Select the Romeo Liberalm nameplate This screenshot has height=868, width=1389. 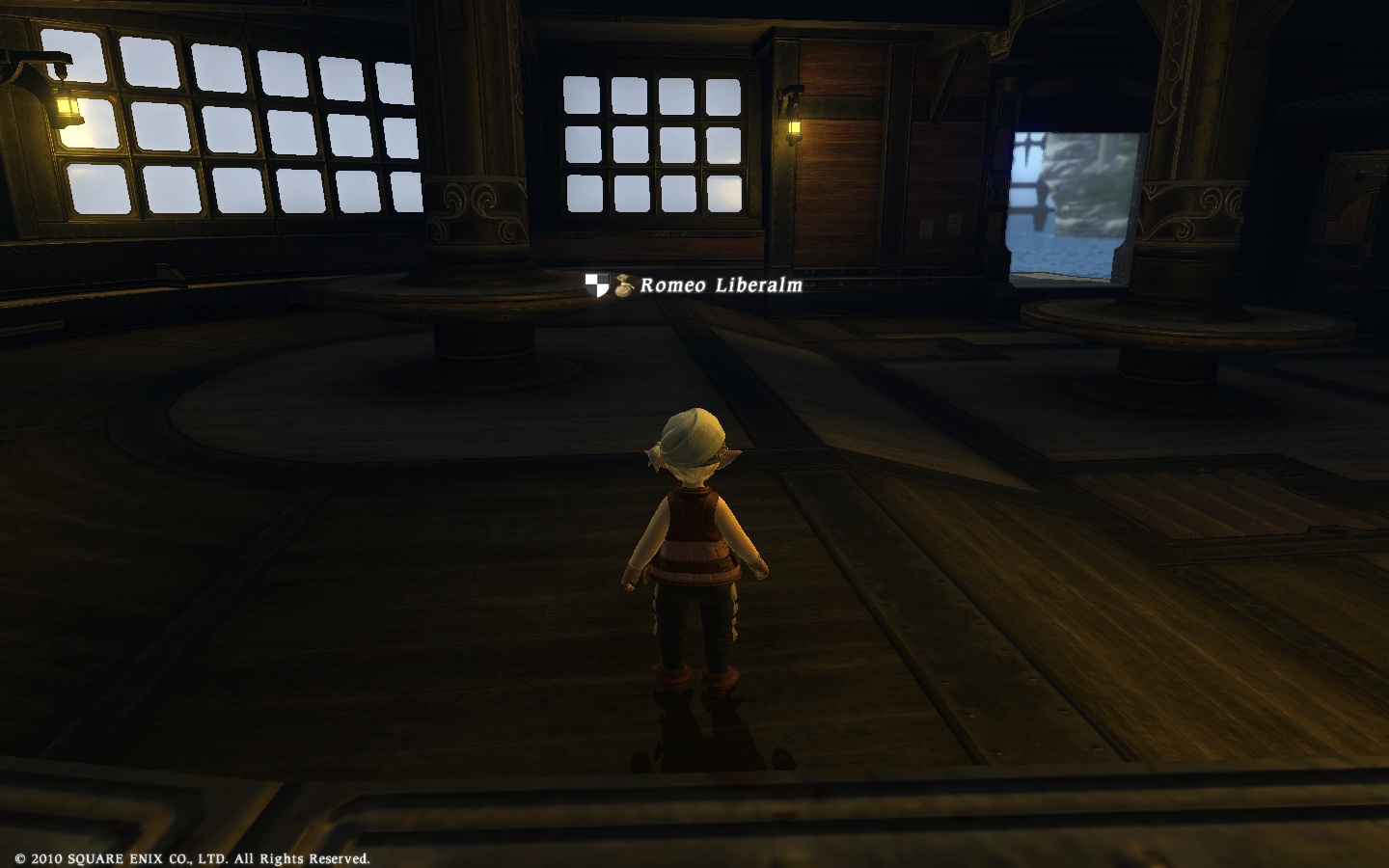(721, 285)
